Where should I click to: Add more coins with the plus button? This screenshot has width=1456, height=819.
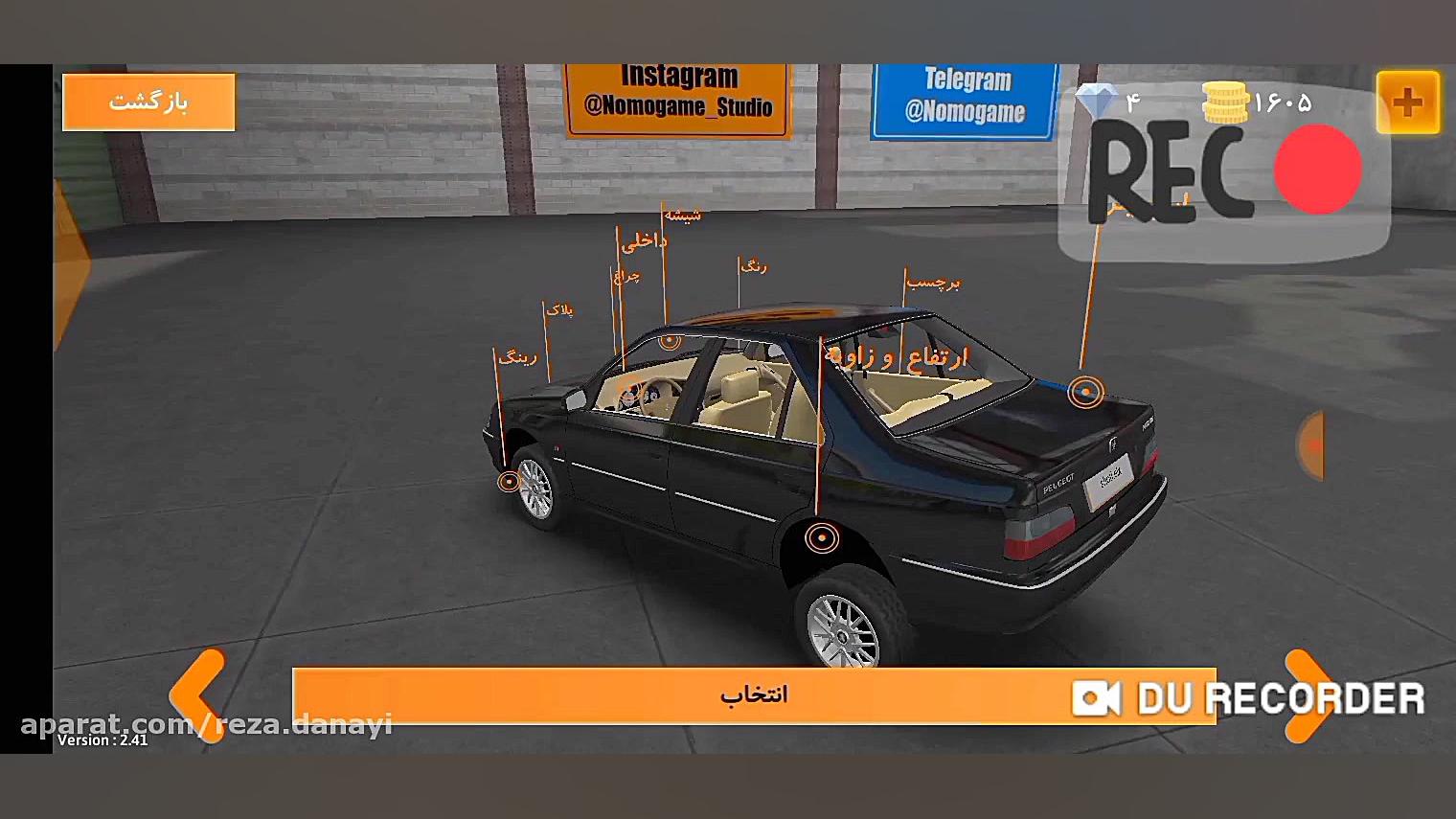tap(1407, 102)
